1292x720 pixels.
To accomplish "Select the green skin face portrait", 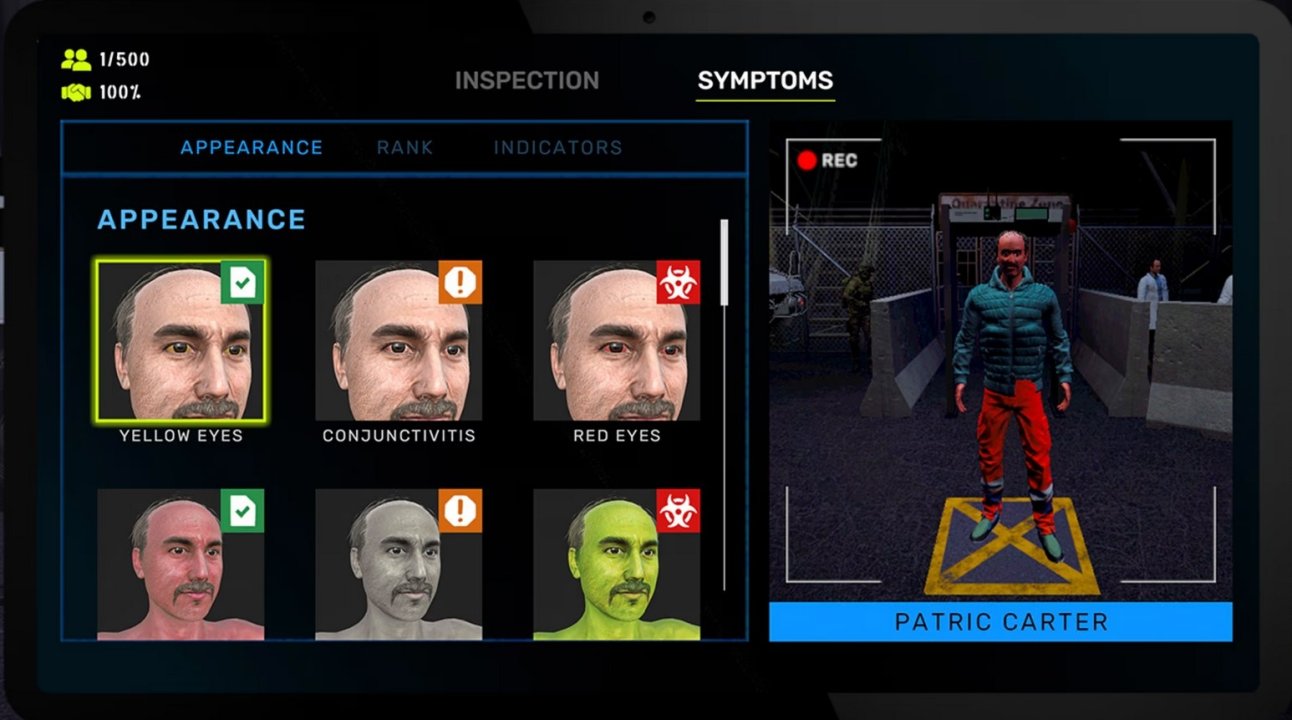I will point(617,565).
